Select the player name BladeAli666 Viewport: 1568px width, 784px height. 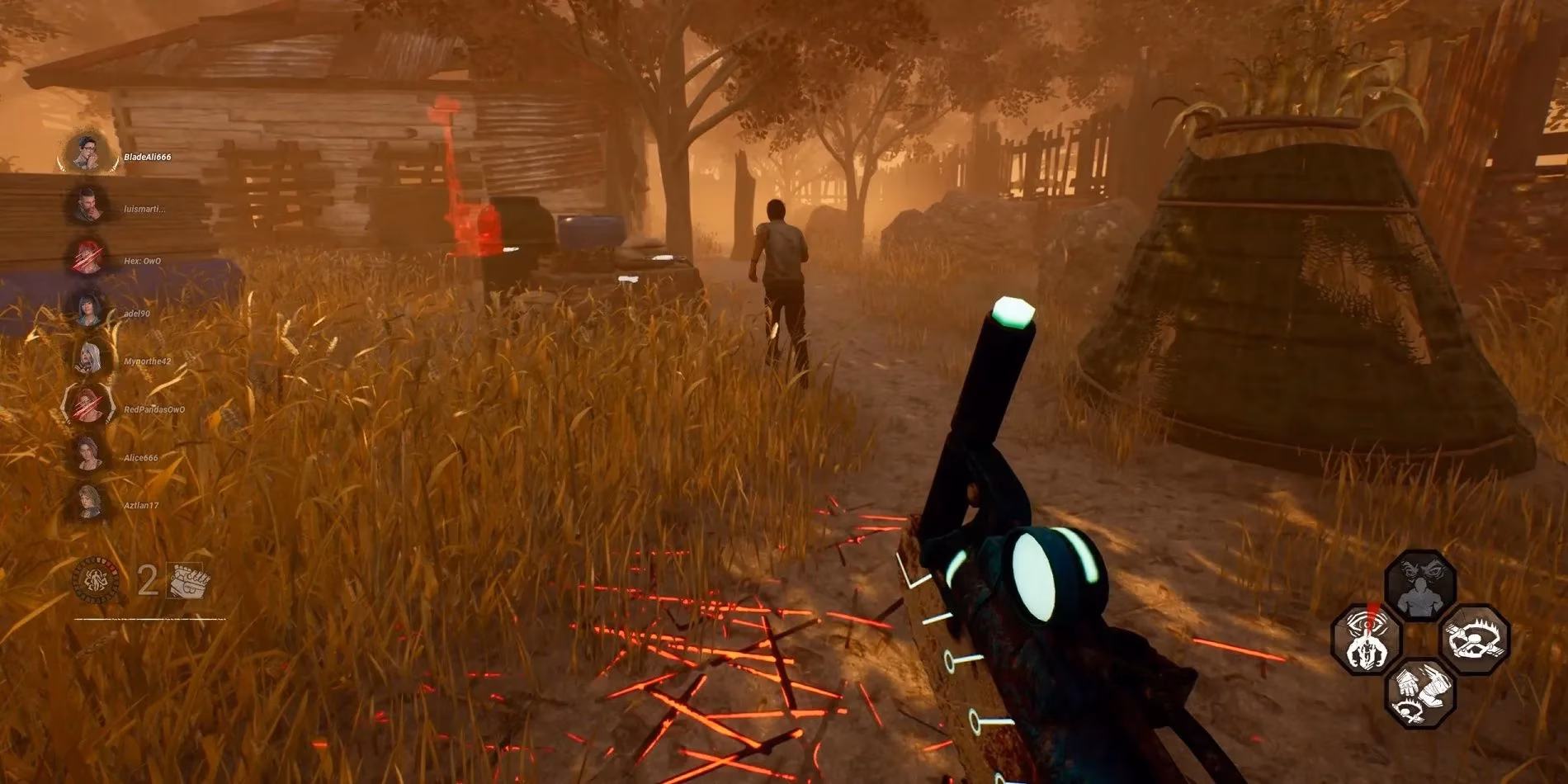146,157
